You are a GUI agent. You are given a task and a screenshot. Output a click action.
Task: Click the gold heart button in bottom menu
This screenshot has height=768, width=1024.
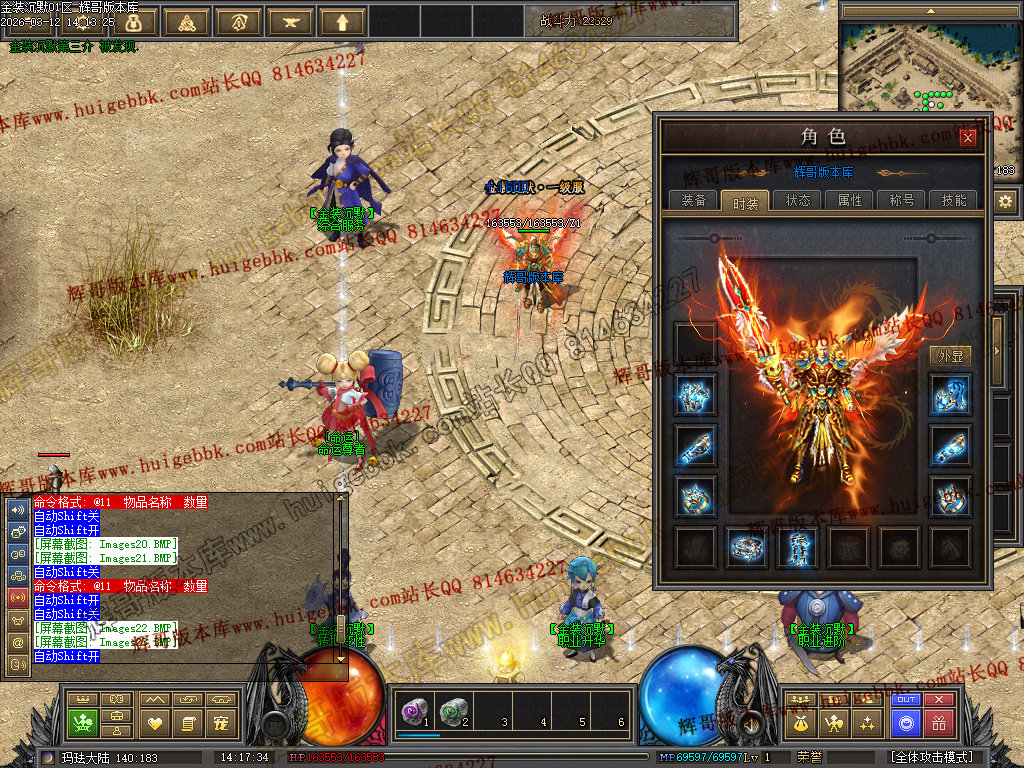pos(154,722)
